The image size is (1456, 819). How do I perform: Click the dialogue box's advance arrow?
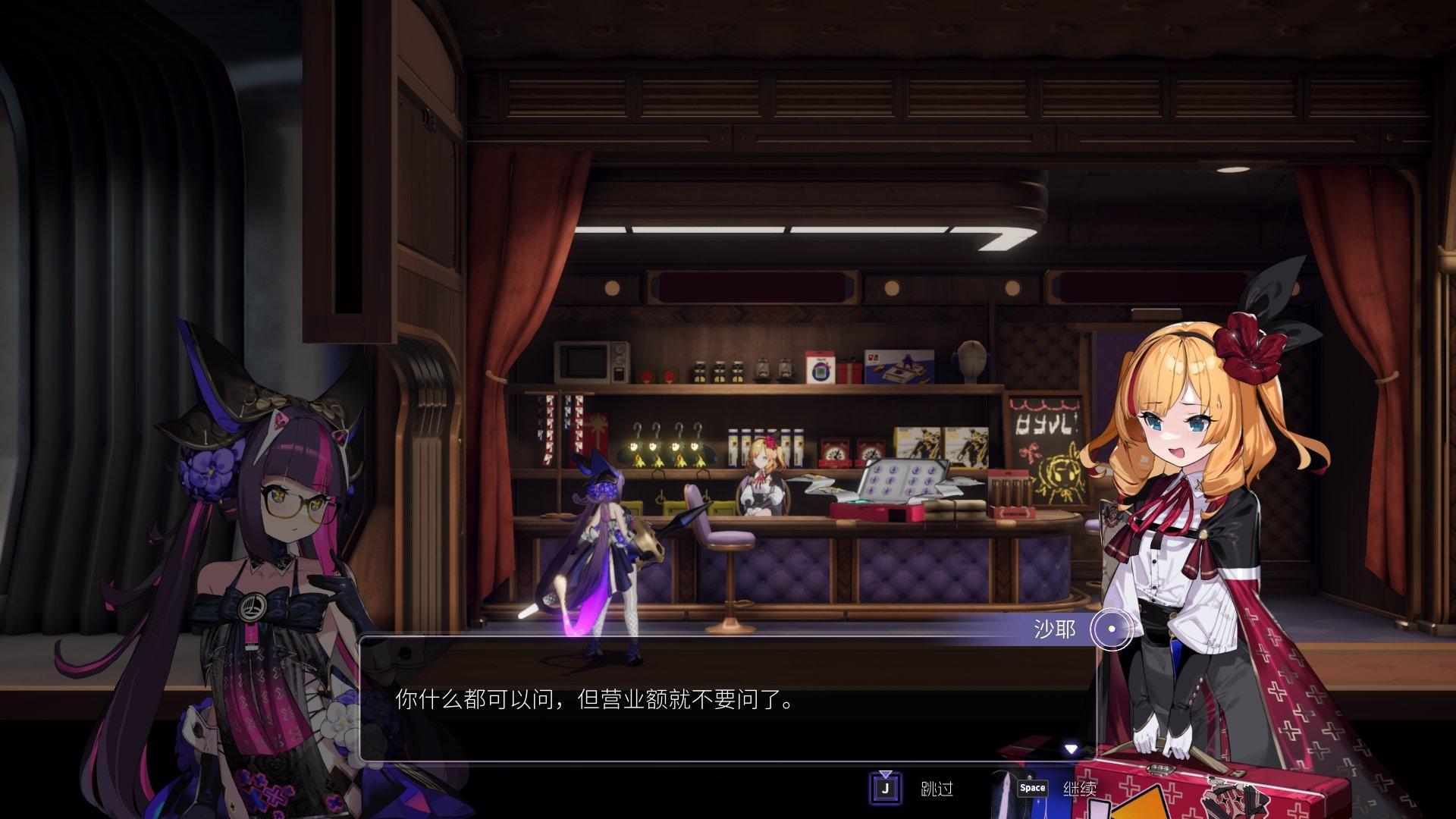pyautogui.click(x=1071, y=749)
